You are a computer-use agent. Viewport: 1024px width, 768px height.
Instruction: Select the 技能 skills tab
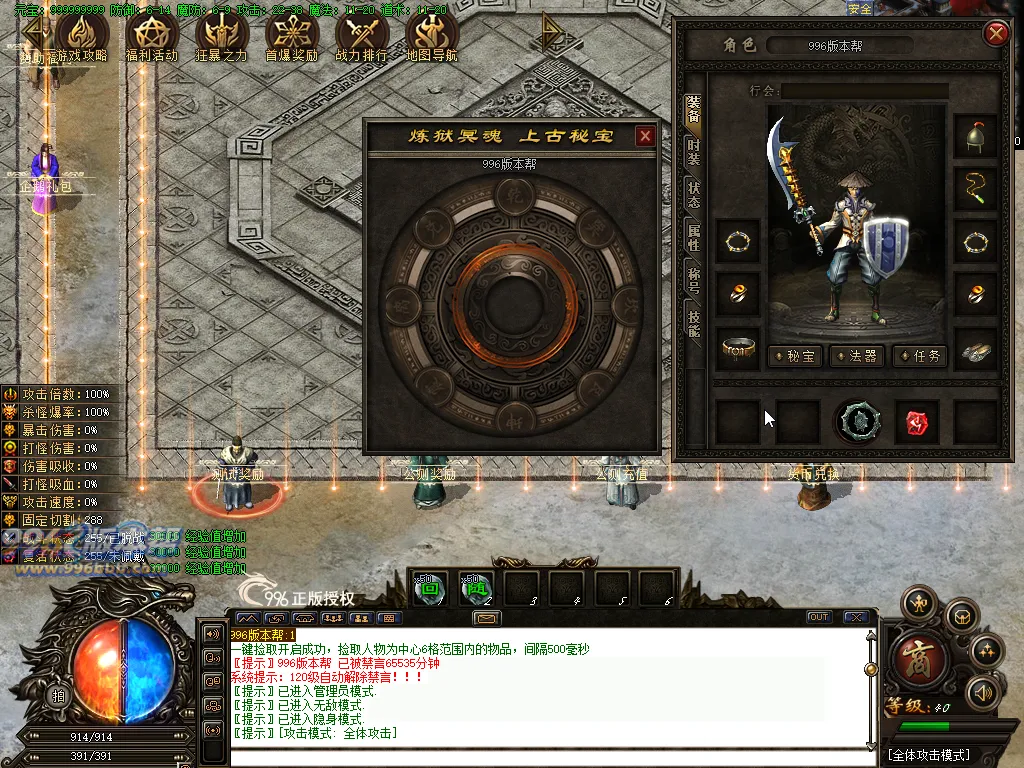693,321
